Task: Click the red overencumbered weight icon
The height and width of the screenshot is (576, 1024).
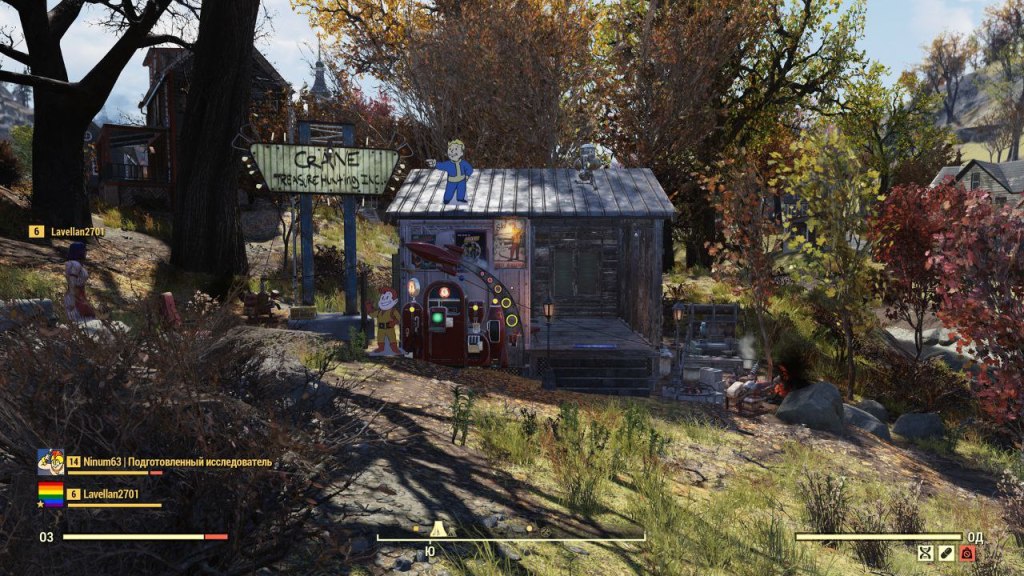Action: point(967,553)
